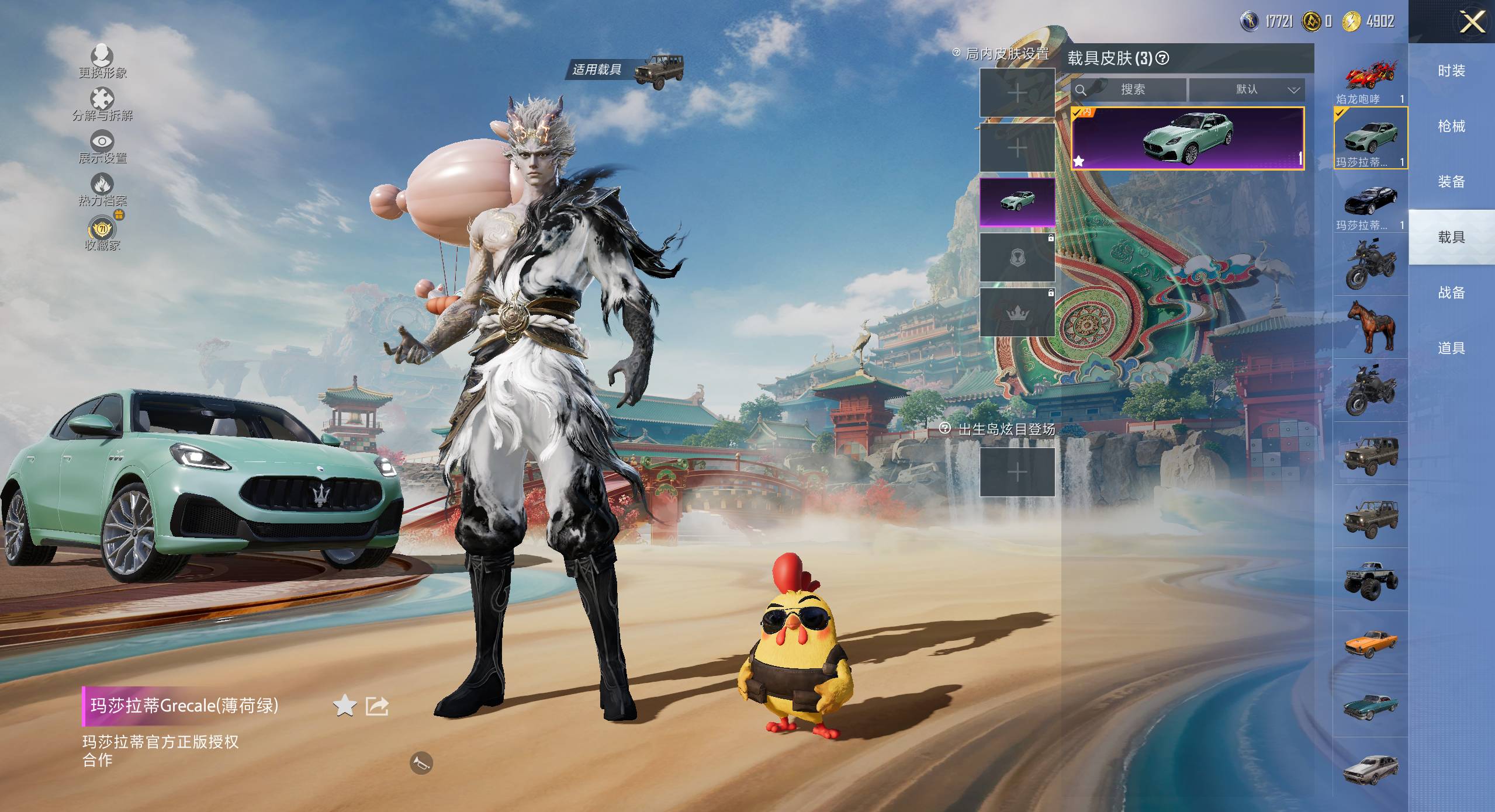This screenshot has height=812, width=1495.
Task: Share the Maserati Grecale skin
Action: 377,706
